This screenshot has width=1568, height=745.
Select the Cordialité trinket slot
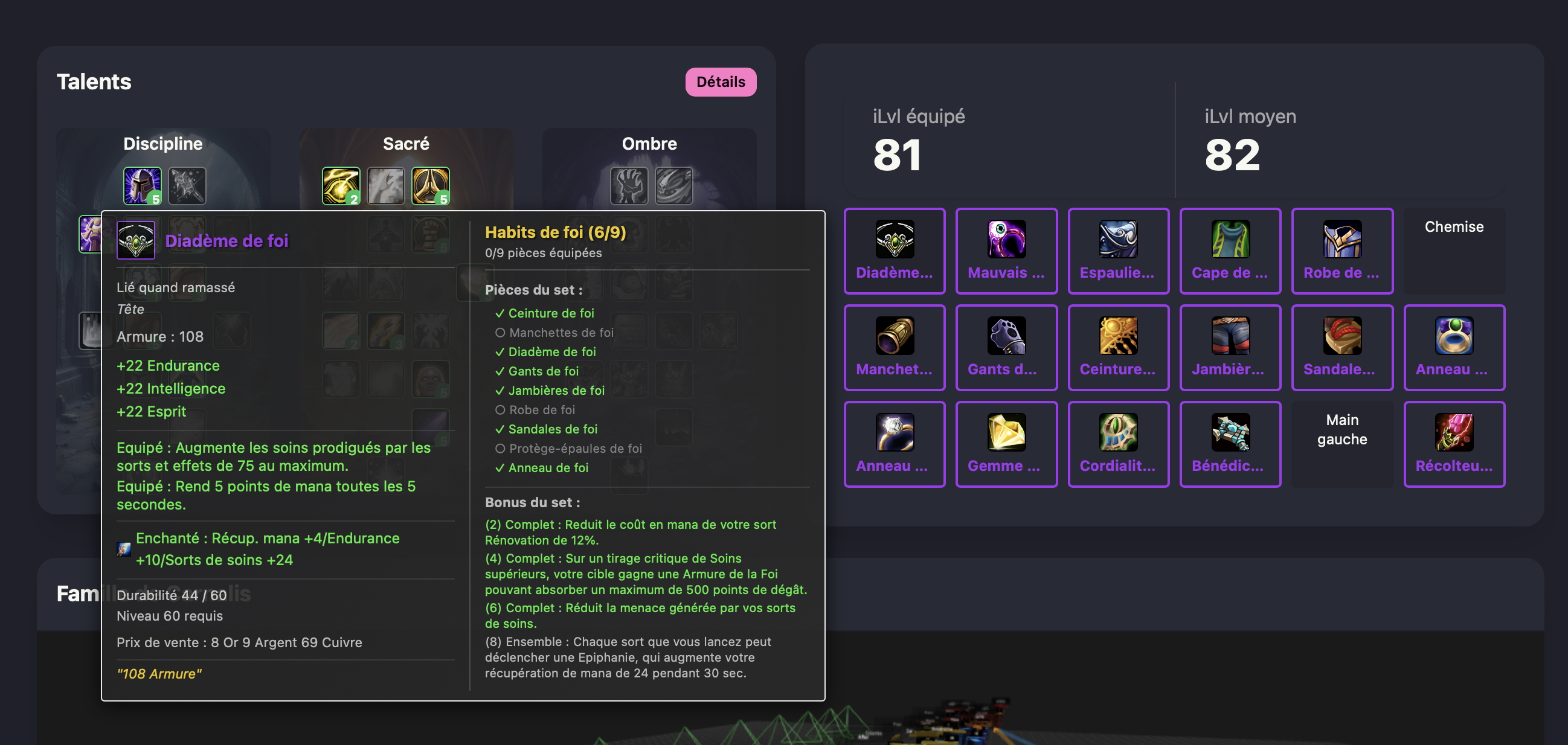pyautogui.click(x=1117, y=444)
